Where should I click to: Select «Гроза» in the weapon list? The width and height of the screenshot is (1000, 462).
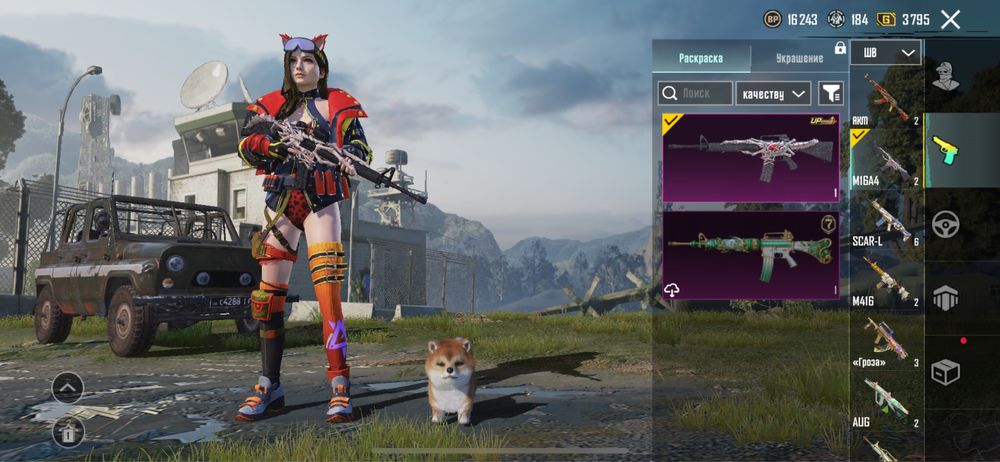click(x=886, y=343)
